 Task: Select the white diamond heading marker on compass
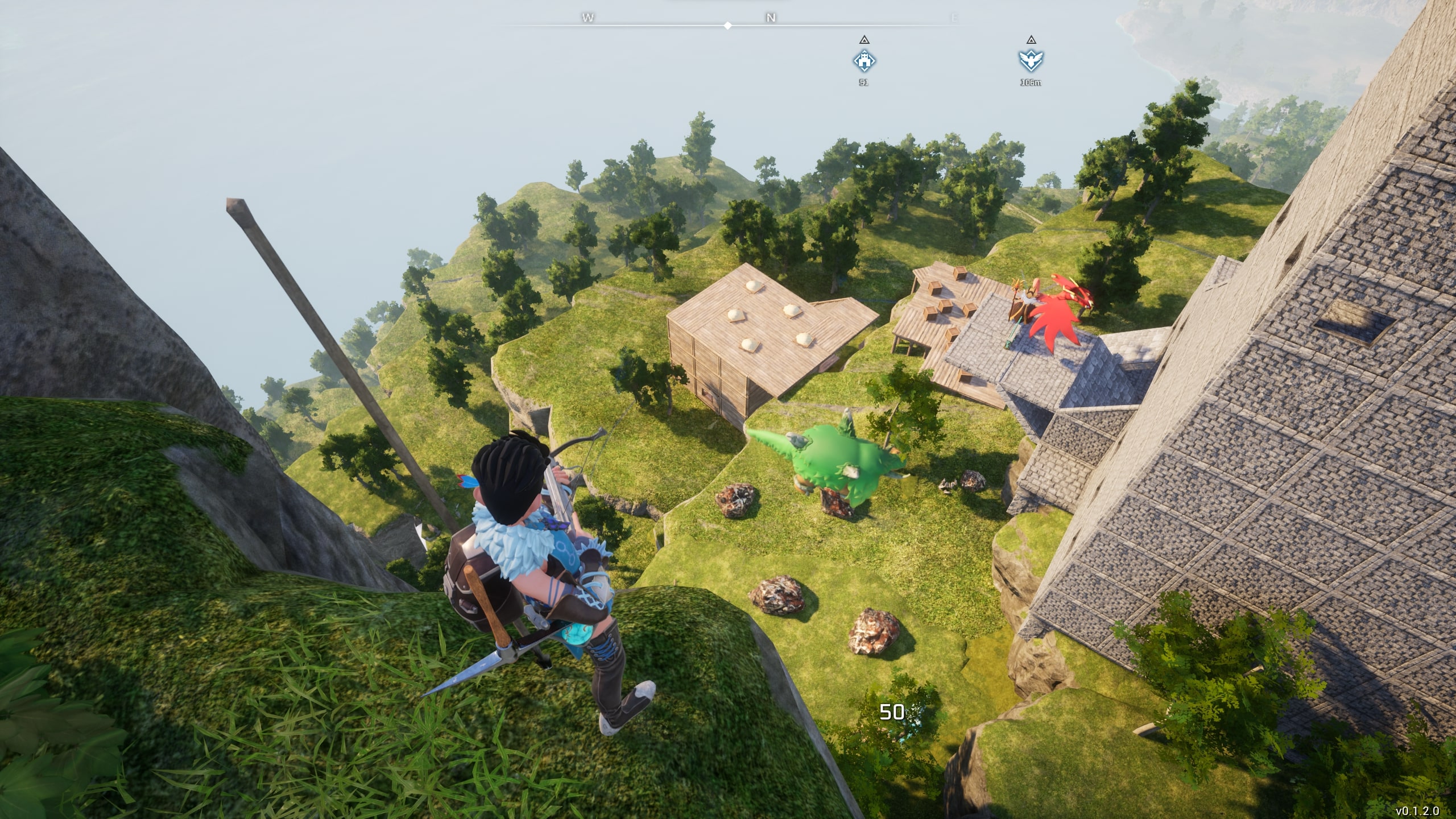pyautogui.click(x=727, y=24)
